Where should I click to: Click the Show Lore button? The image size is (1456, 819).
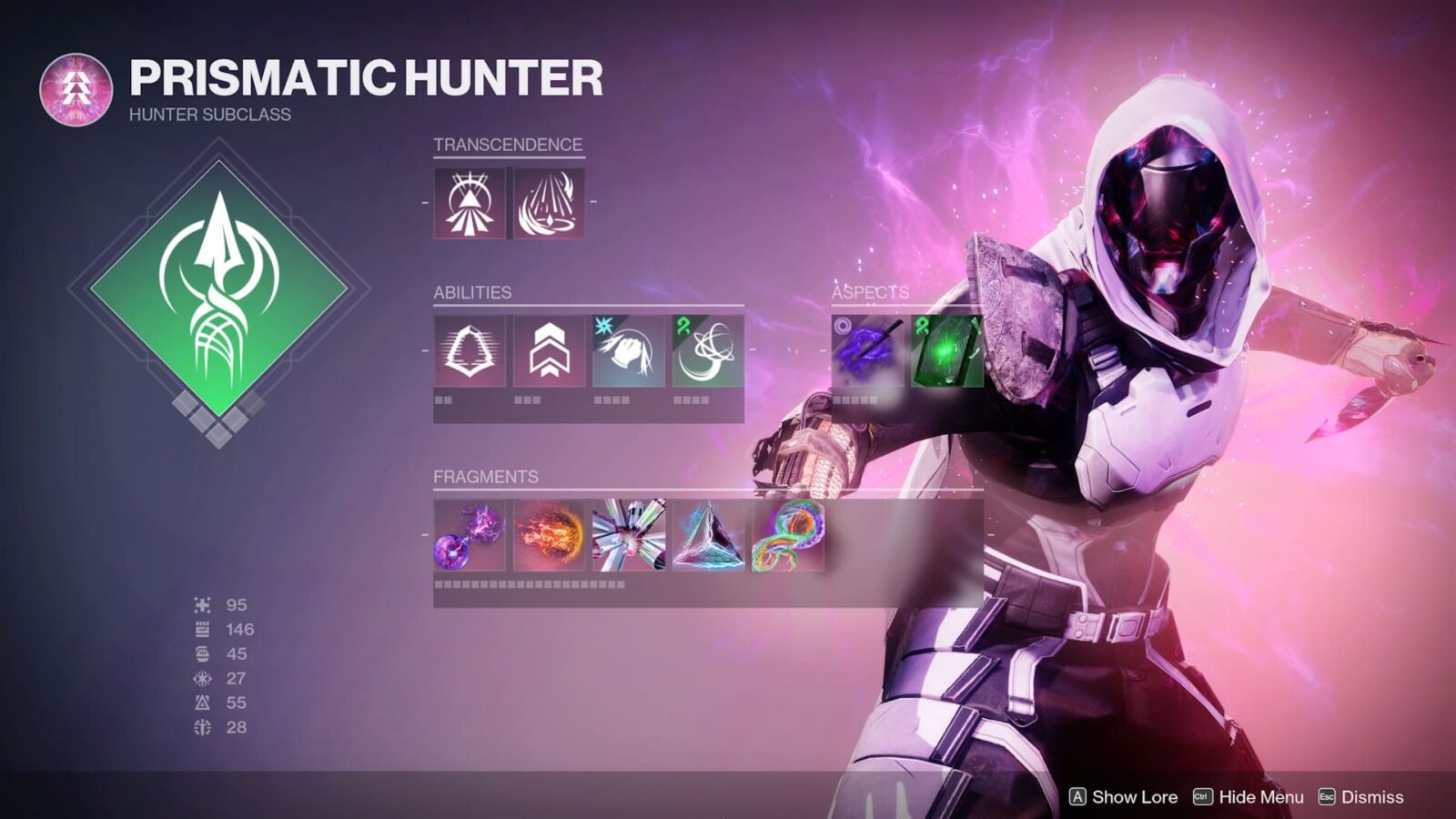point(1124,795)
